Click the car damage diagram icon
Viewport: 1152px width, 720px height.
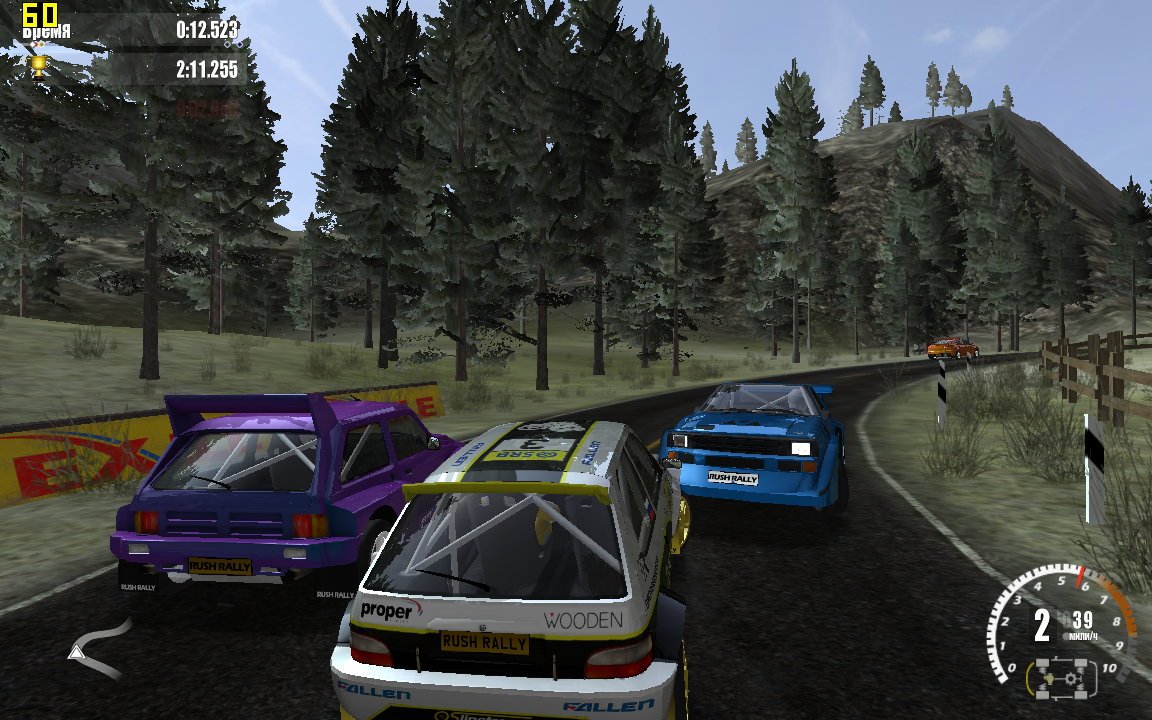coord(1060,679)
